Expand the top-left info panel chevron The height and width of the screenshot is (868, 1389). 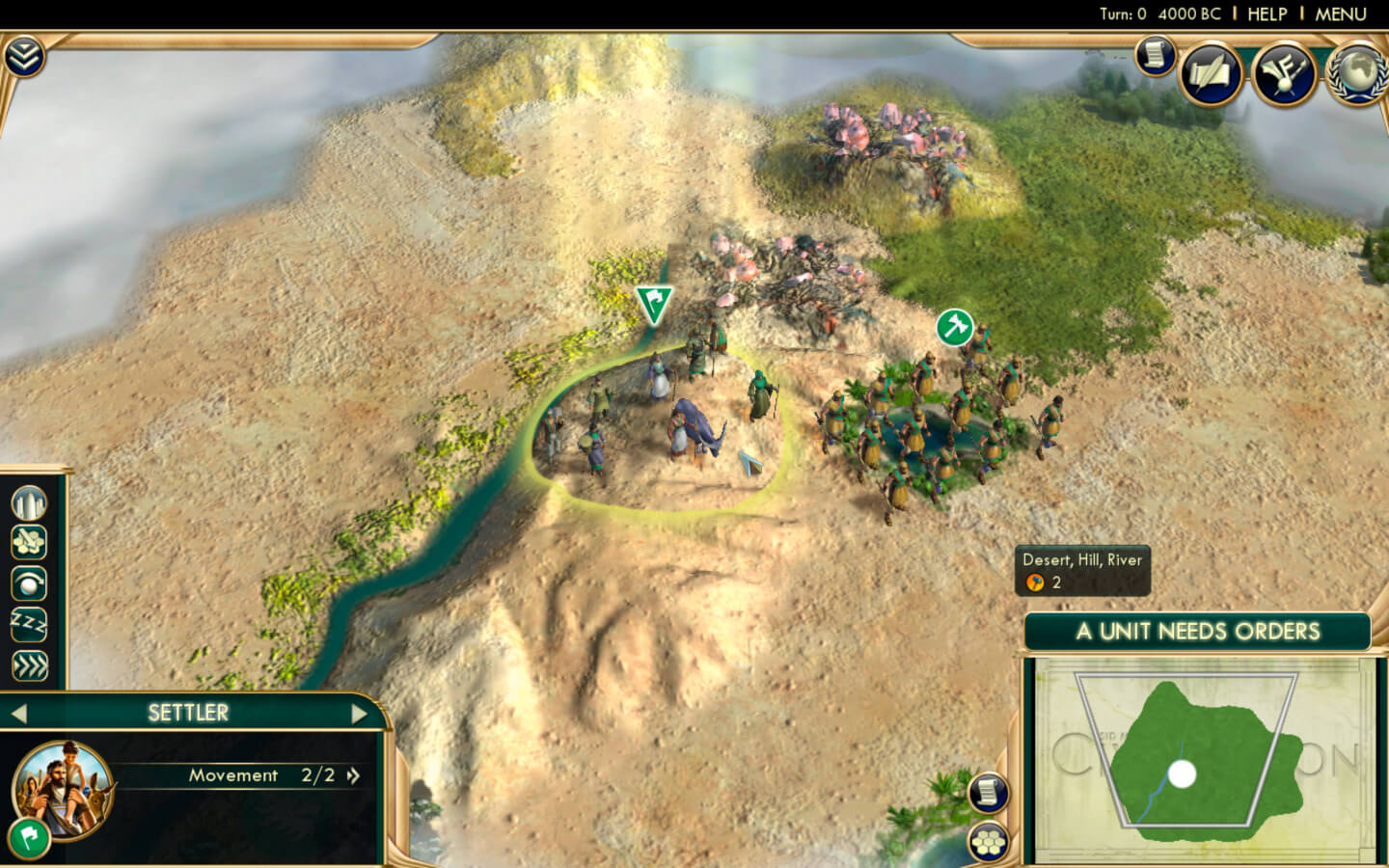click(23, 58)
